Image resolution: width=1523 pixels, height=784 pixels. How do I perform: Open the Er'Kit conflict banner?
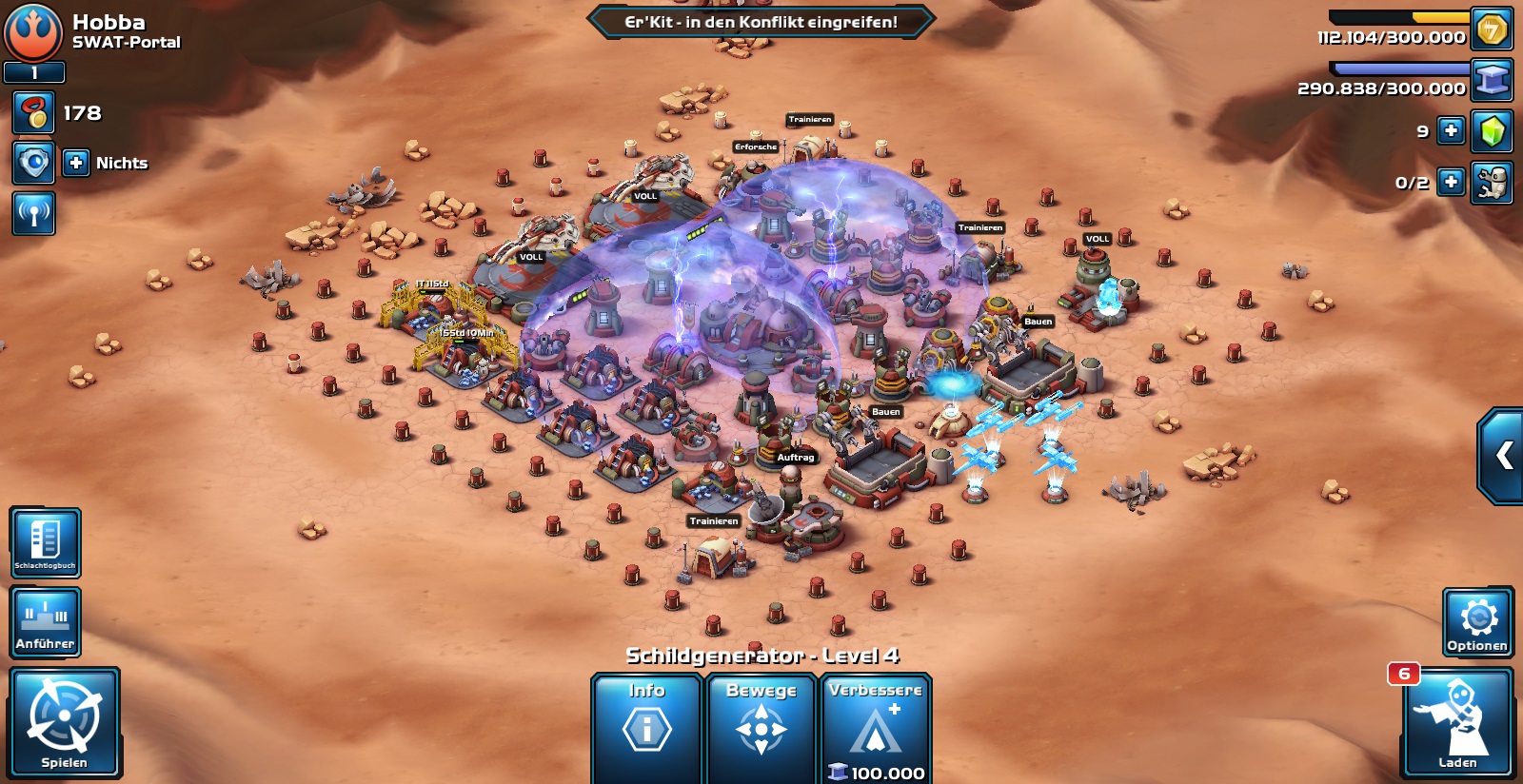point(761,22)
